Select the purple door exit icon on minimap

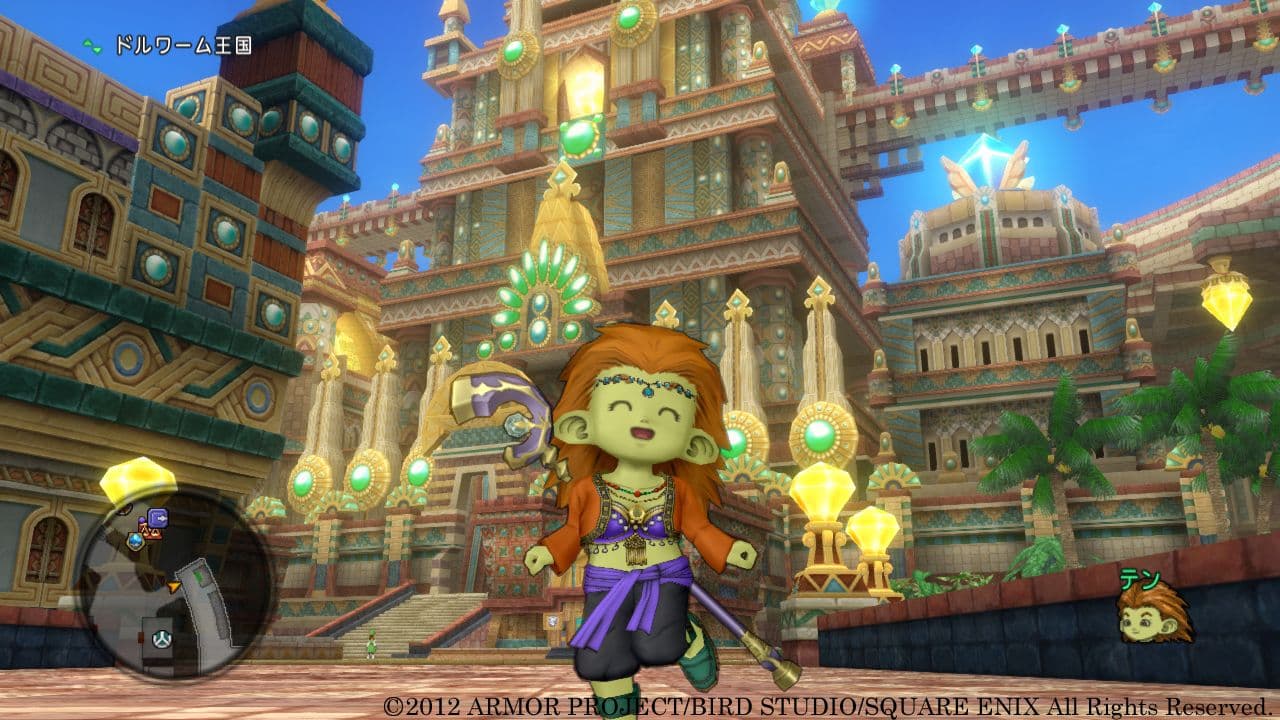158,518
